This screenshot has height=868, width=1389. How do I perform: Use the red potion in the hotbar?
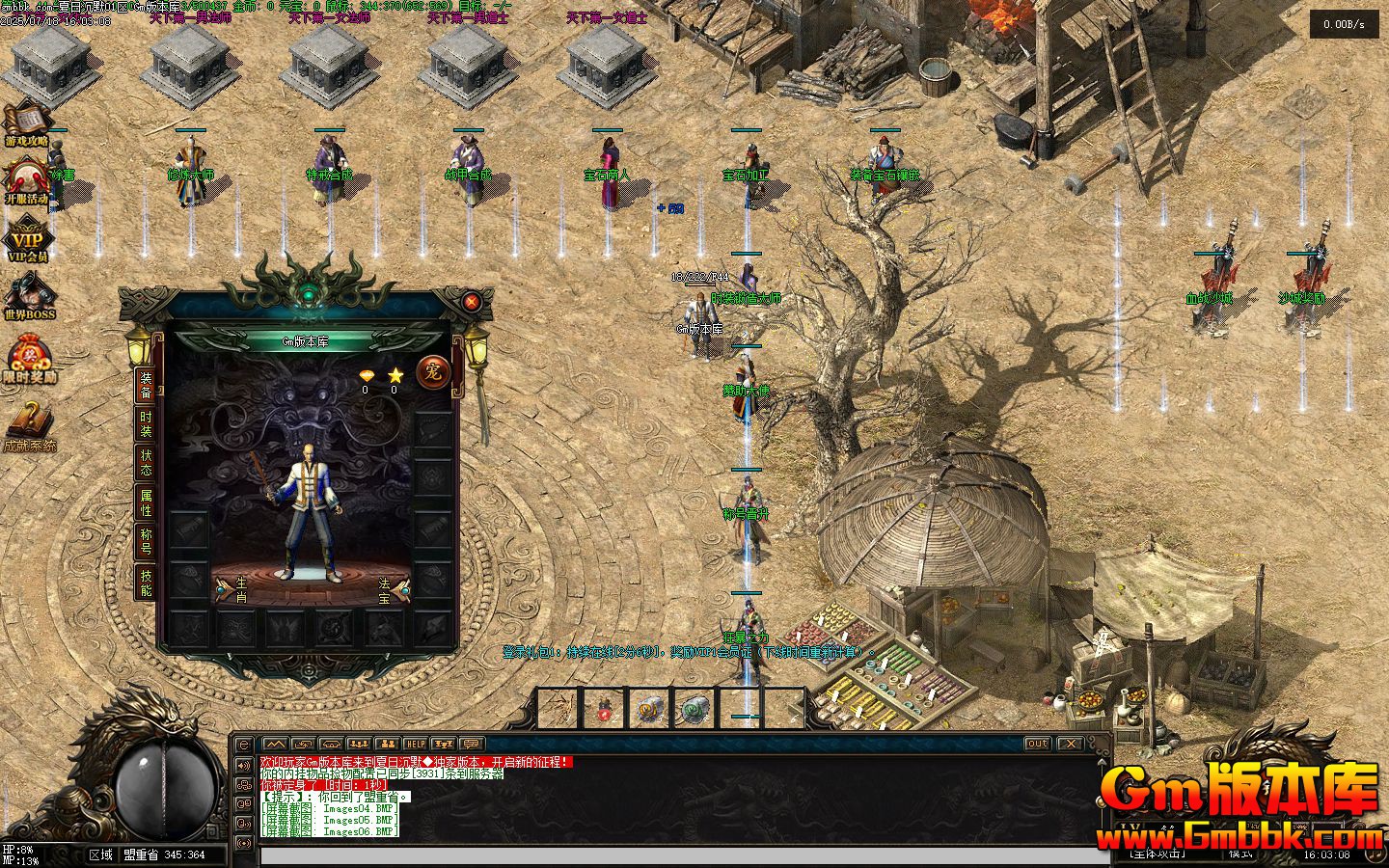click(604, 711)
